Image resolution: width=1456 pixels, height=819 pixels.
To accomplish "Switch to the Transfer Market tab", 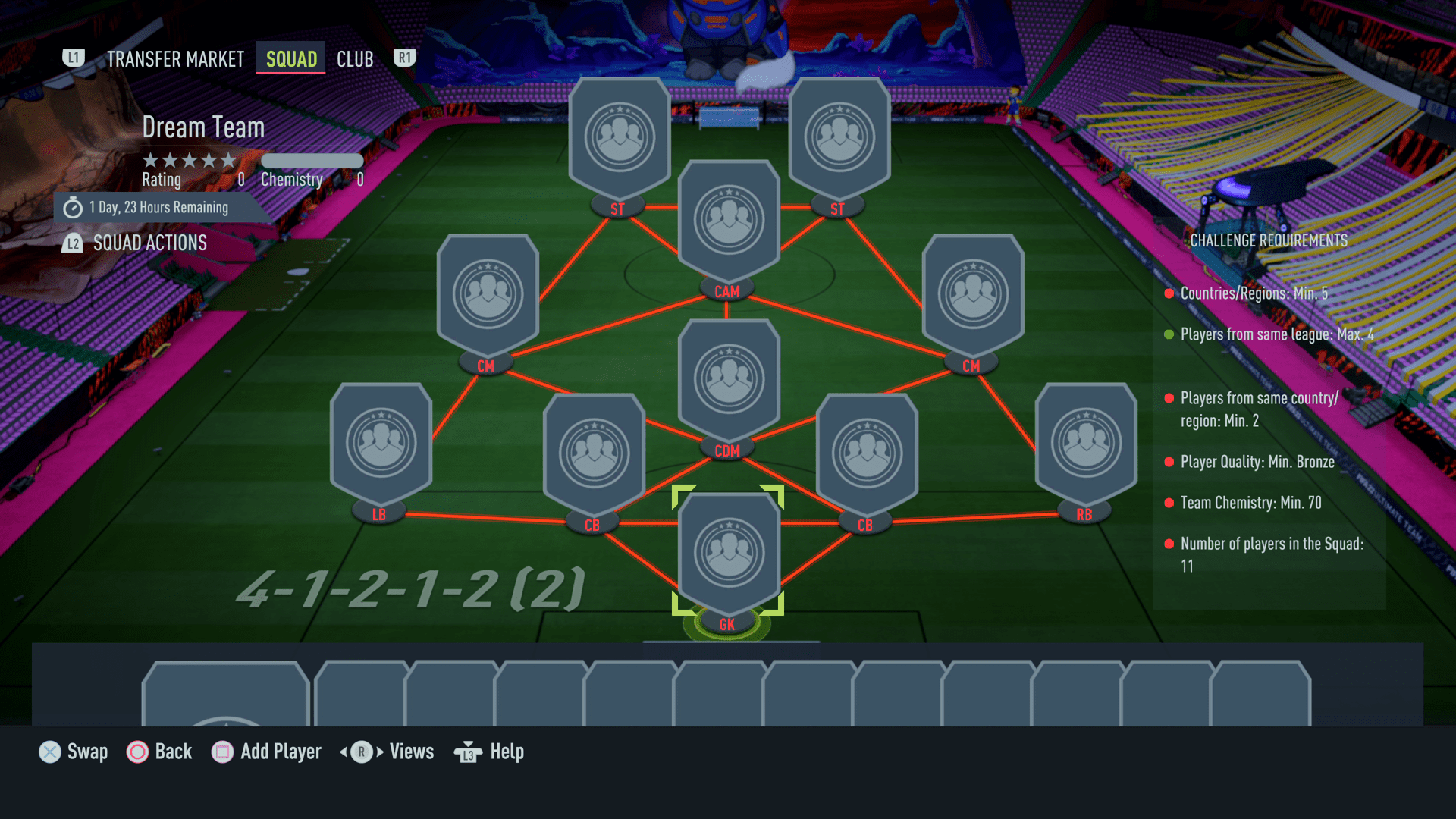I will pyautogui.click(x=174, y=58).
